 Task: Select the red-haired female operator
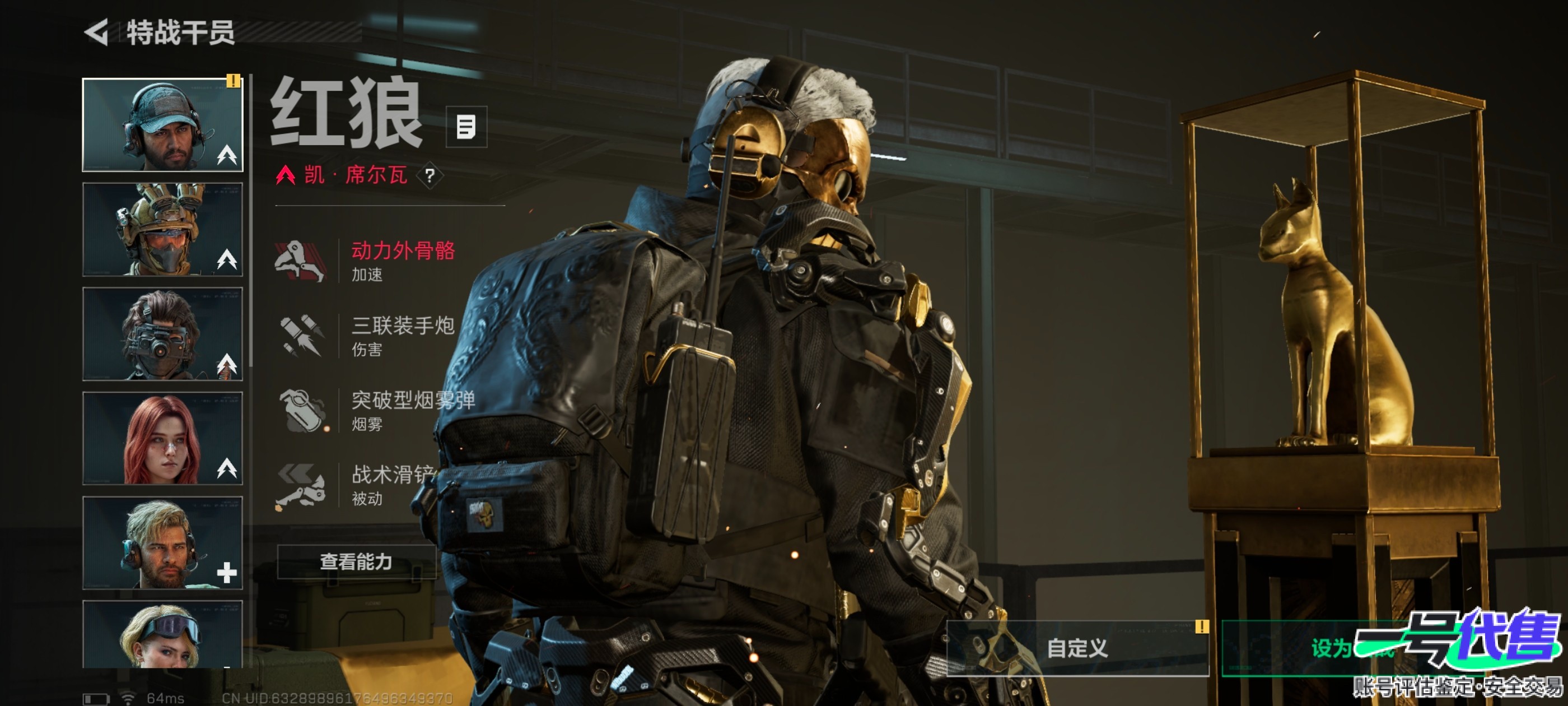pos(162,438)
